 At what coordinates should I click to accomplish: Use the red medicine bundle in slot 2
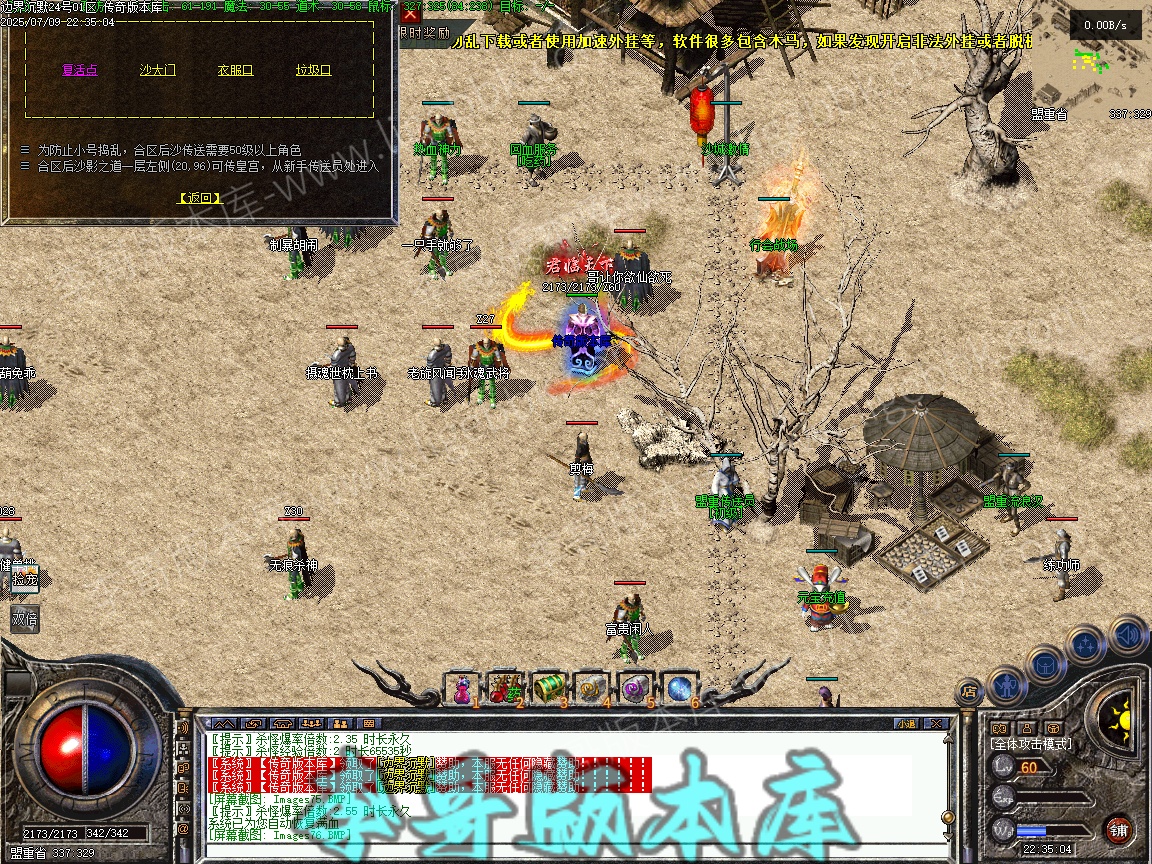click(506, 688)
